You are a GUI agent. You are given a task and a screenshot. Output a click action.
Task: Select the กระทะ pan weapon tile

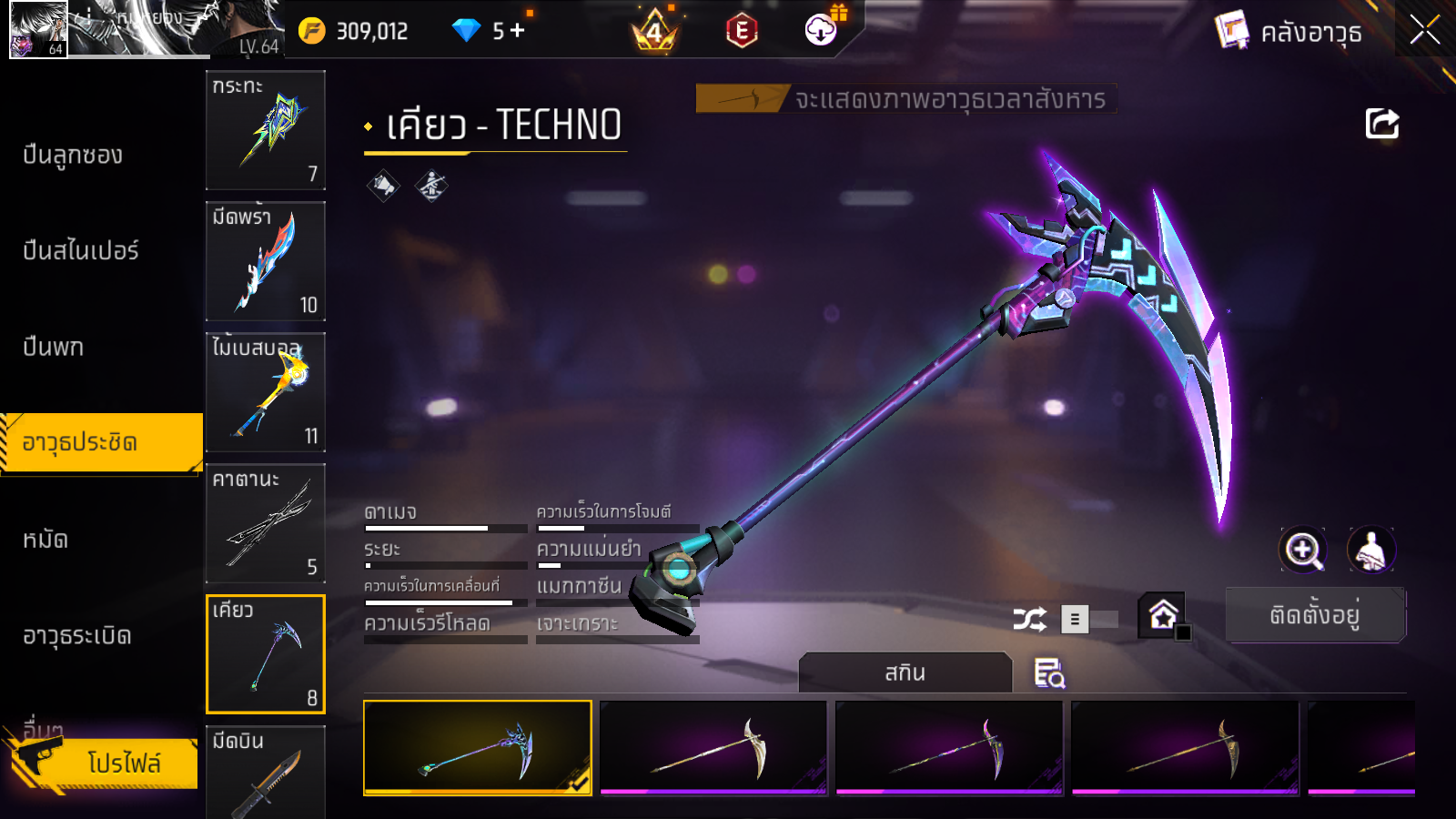tap(266, 130)
